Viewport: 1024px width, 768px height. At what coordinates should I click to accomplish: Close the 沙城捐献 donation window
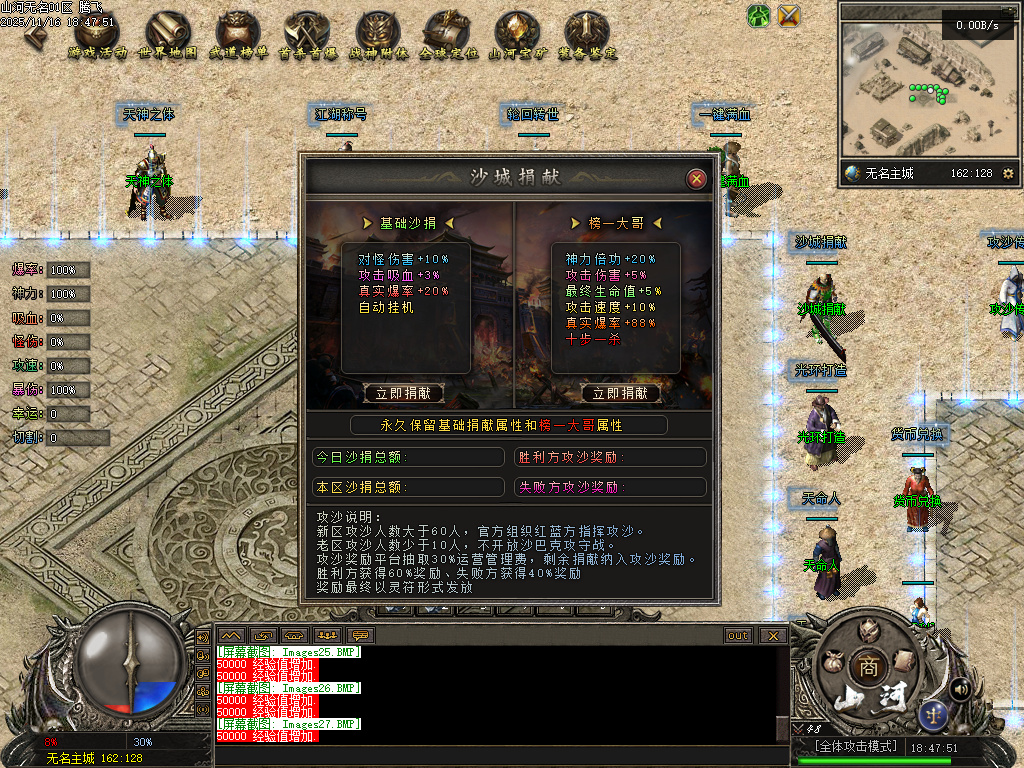pyautogui.click(x=697, y=179)
